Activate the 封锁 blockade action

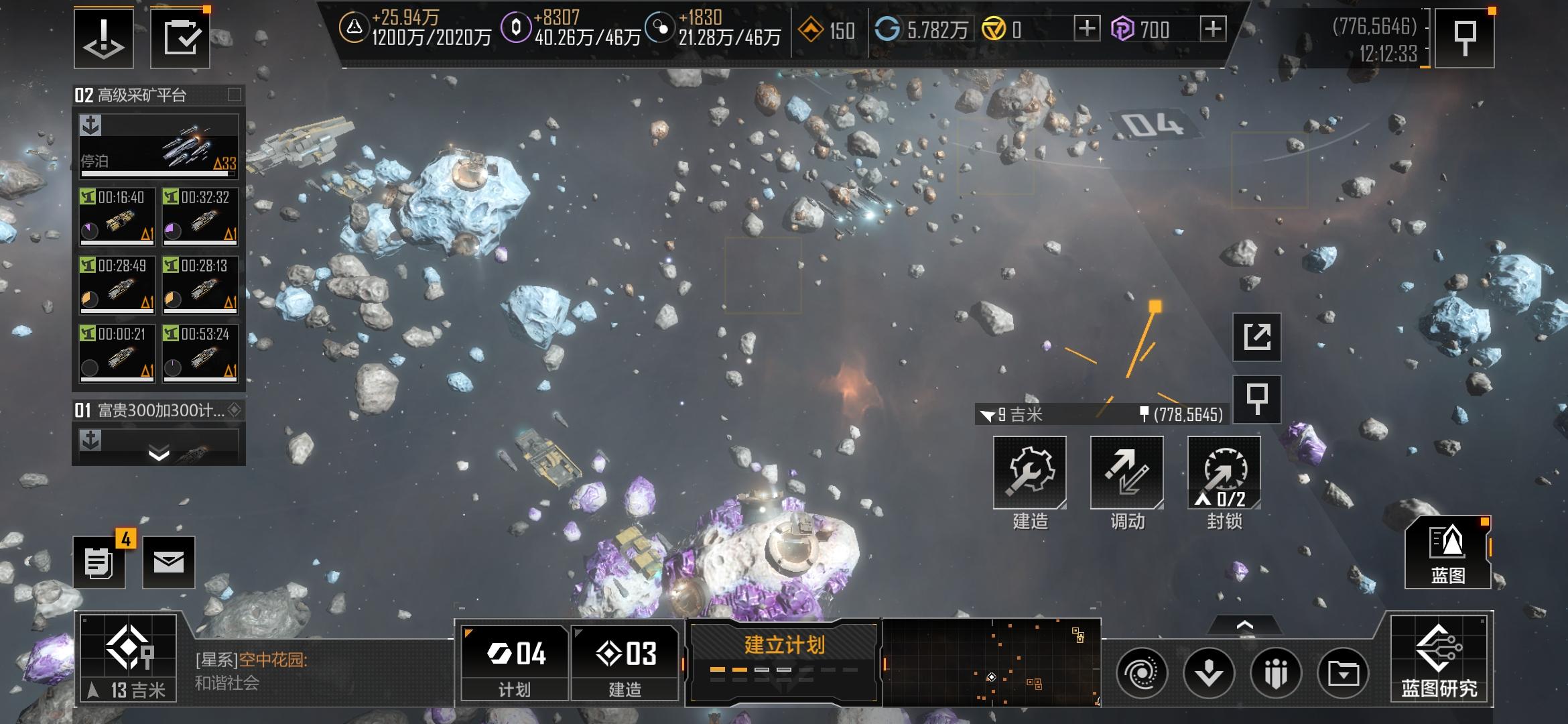[x=1224, y=473]
